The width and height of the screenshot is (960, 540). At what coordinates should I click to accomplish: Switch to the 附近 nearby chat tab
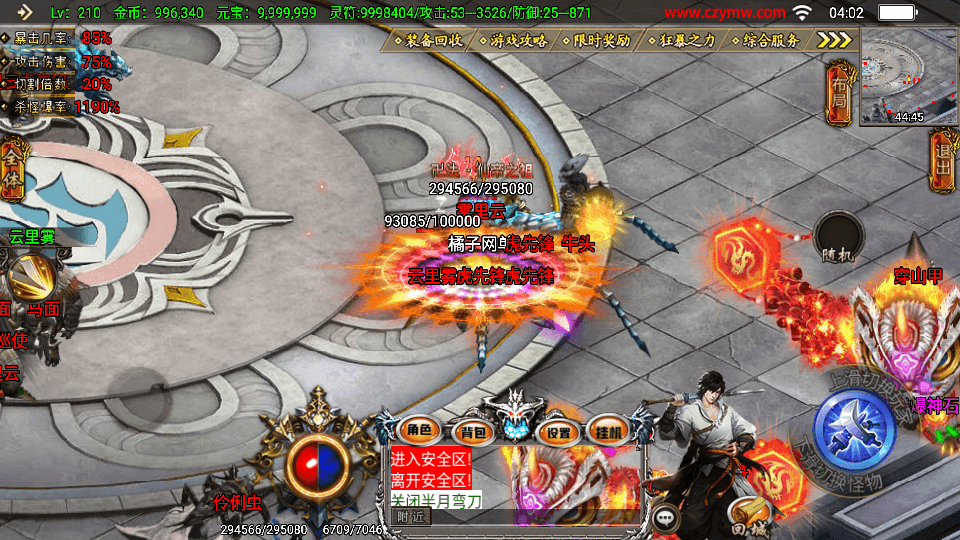point(410,516)
